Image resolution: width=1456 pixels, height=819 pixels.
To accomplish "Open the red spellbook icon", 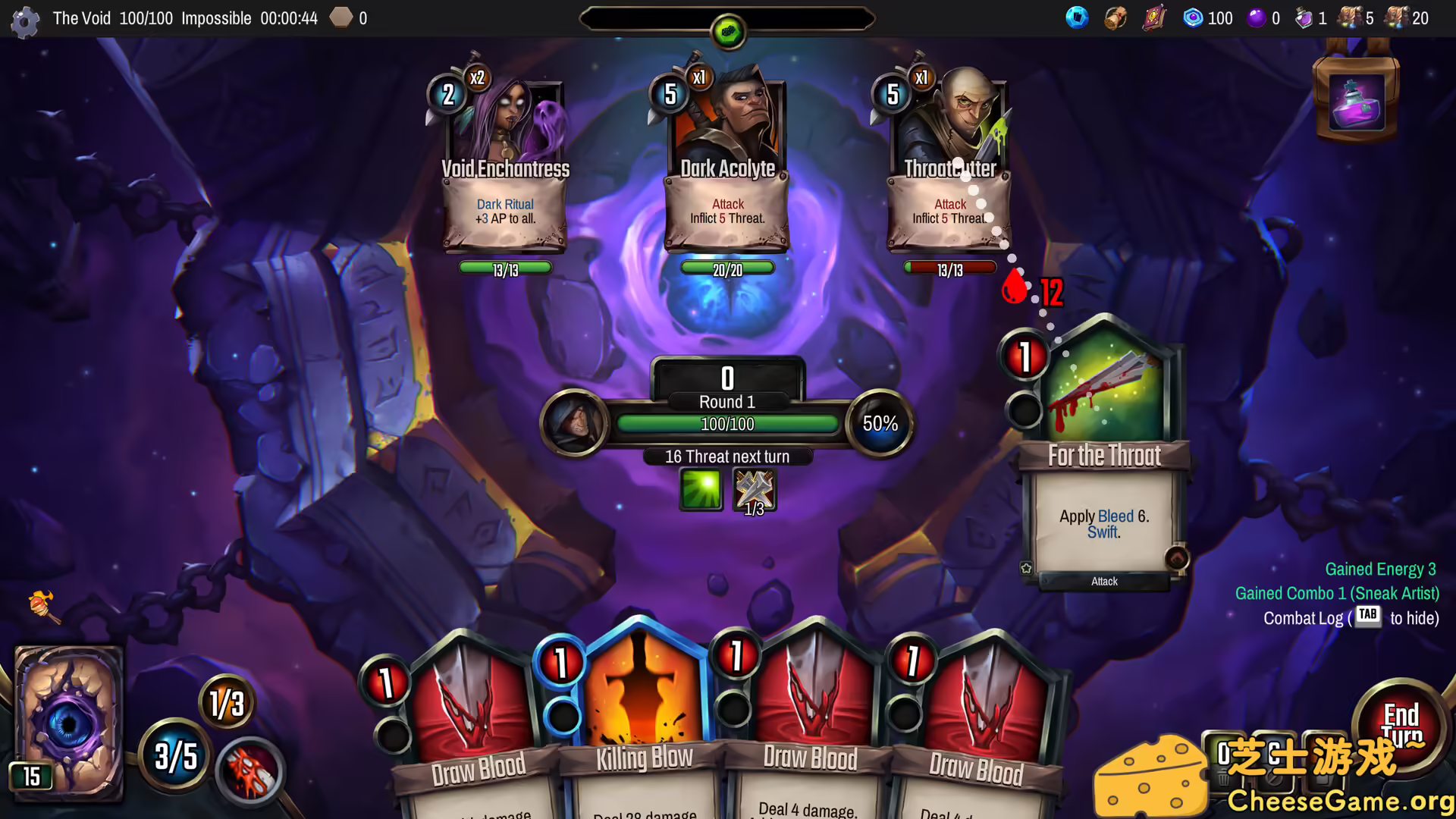I will tap(1153, 17).
